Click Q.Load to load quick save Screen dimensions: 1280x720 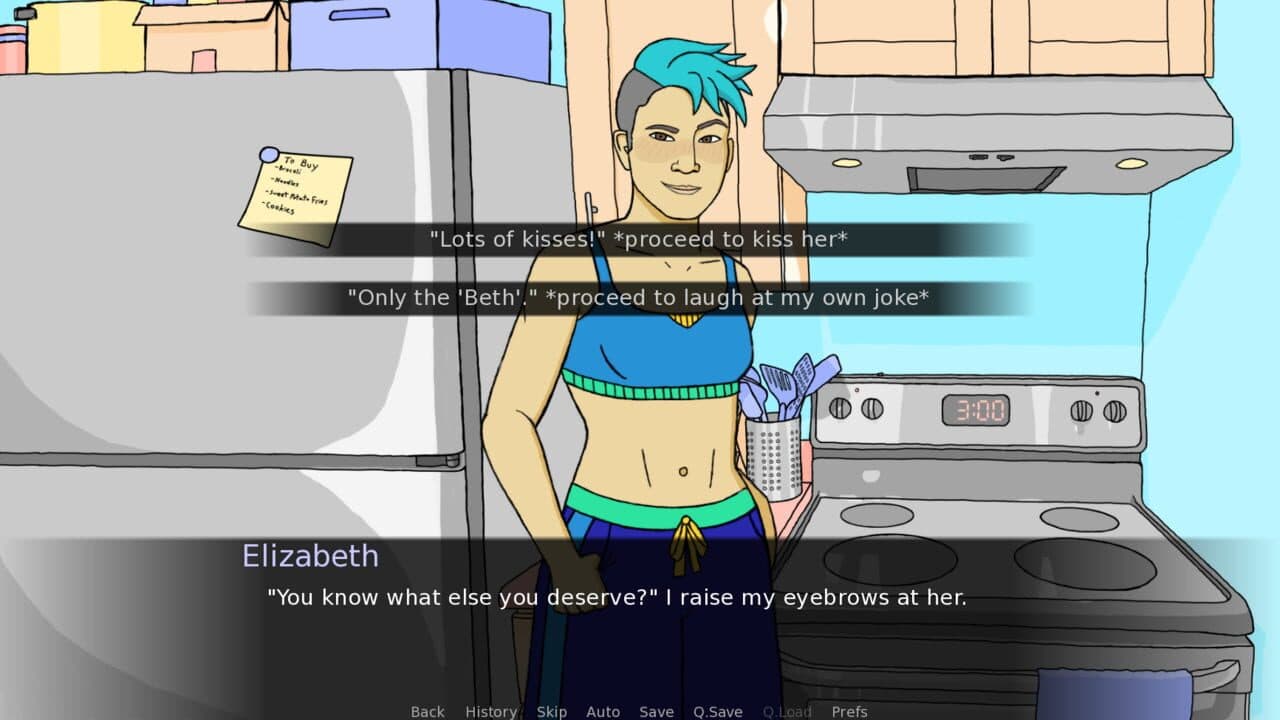tap(787, 711)
